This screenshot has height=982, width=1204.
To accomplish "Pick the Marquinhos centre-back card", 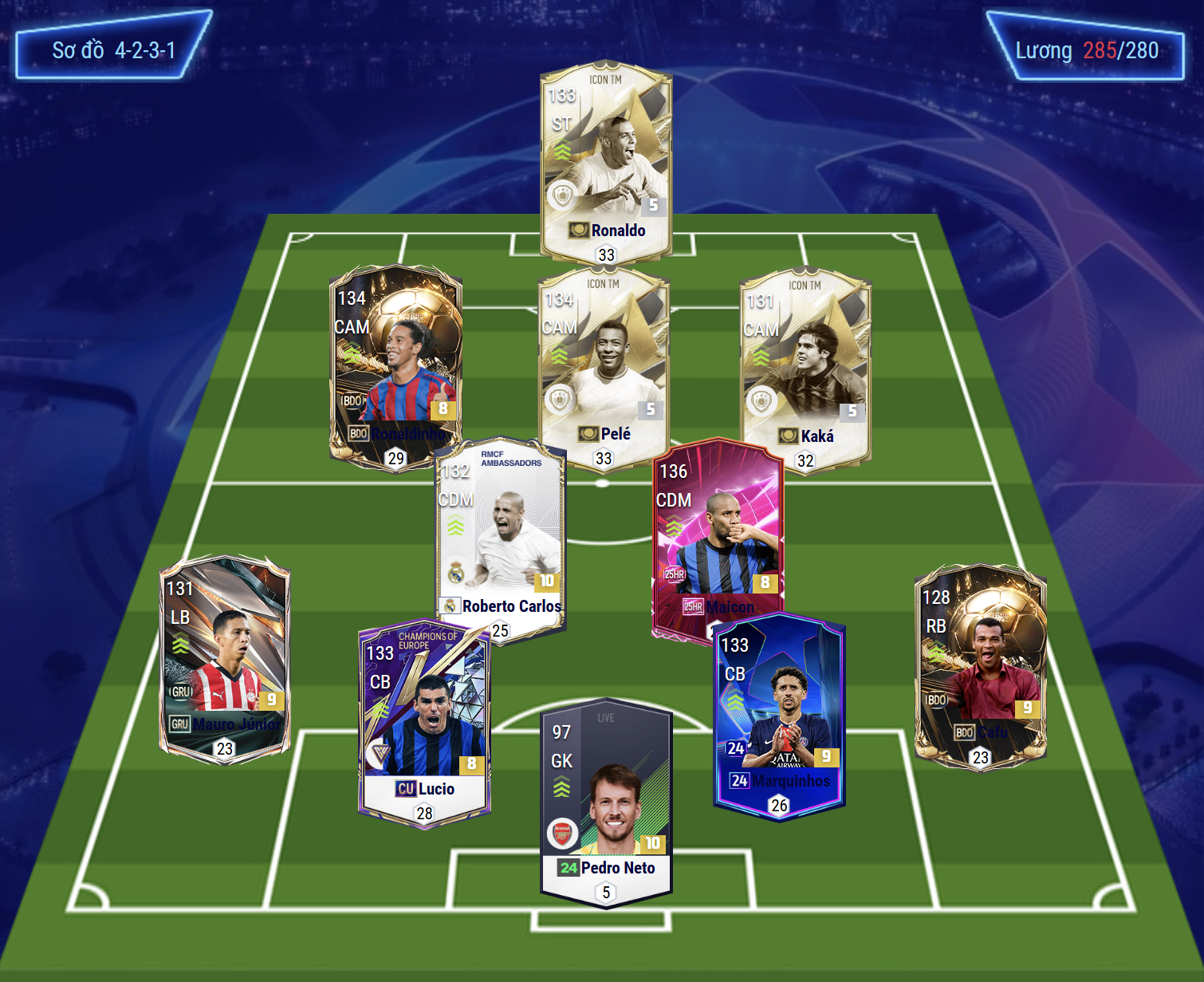I will (779, 714).
